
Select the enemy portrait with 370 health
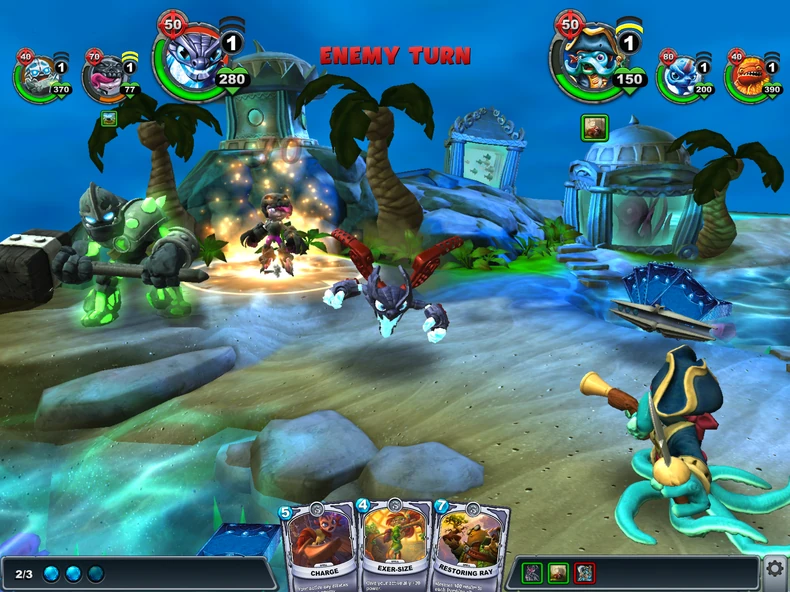pyautogui.click(x=38, y=75)
